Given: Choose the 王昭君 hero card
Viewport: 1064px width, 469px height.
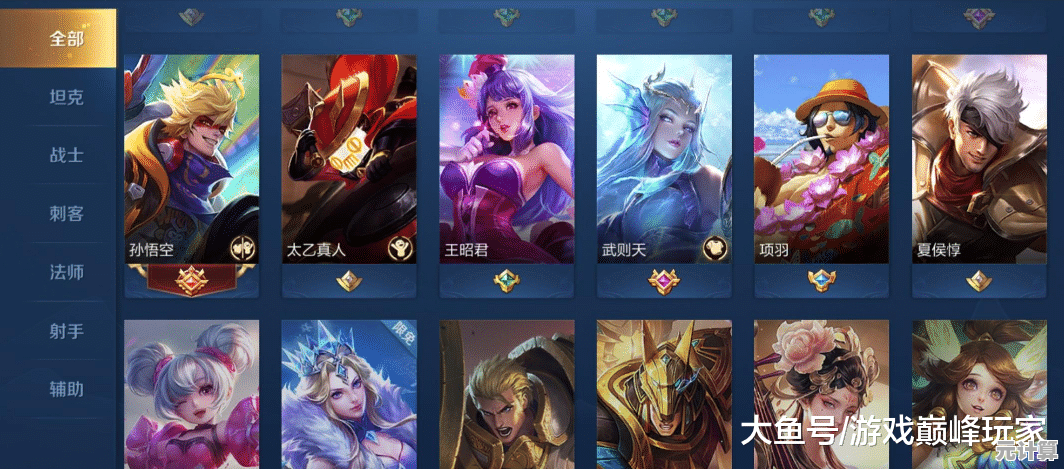Looking at the screenshot, I should (x=506, y=160).
